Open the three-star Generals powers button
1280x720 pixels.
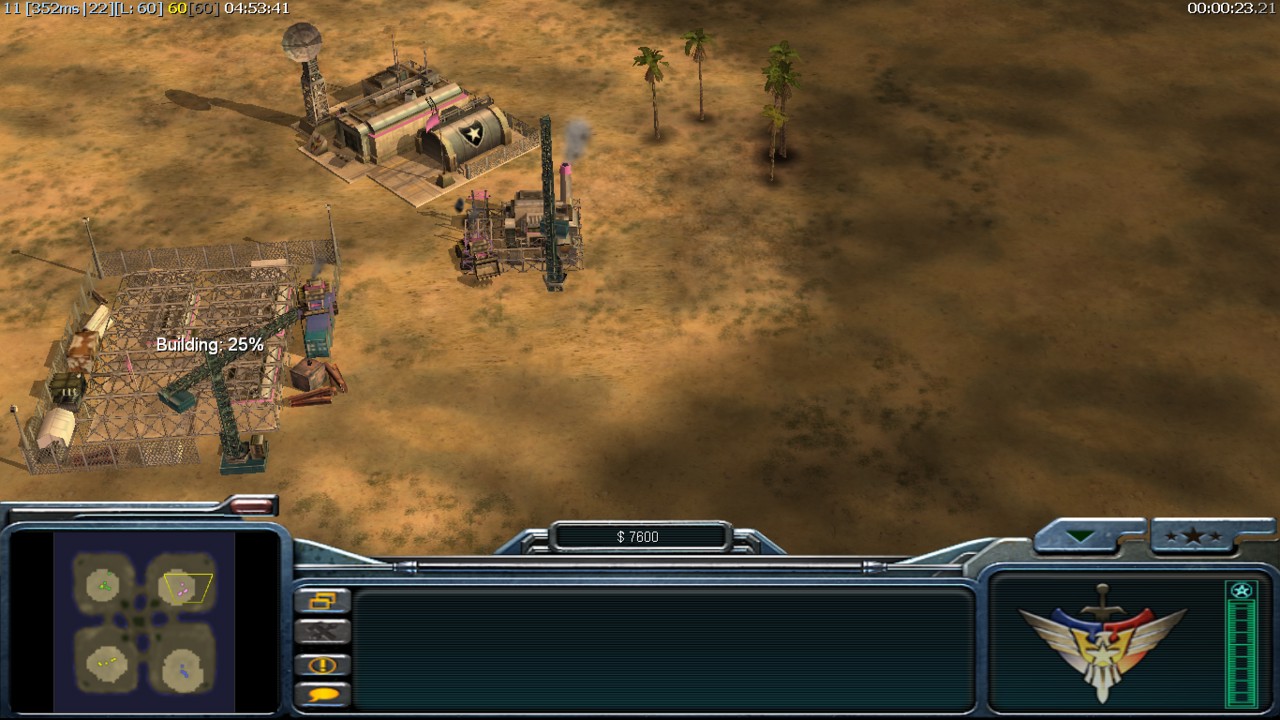click(1192, 537)
